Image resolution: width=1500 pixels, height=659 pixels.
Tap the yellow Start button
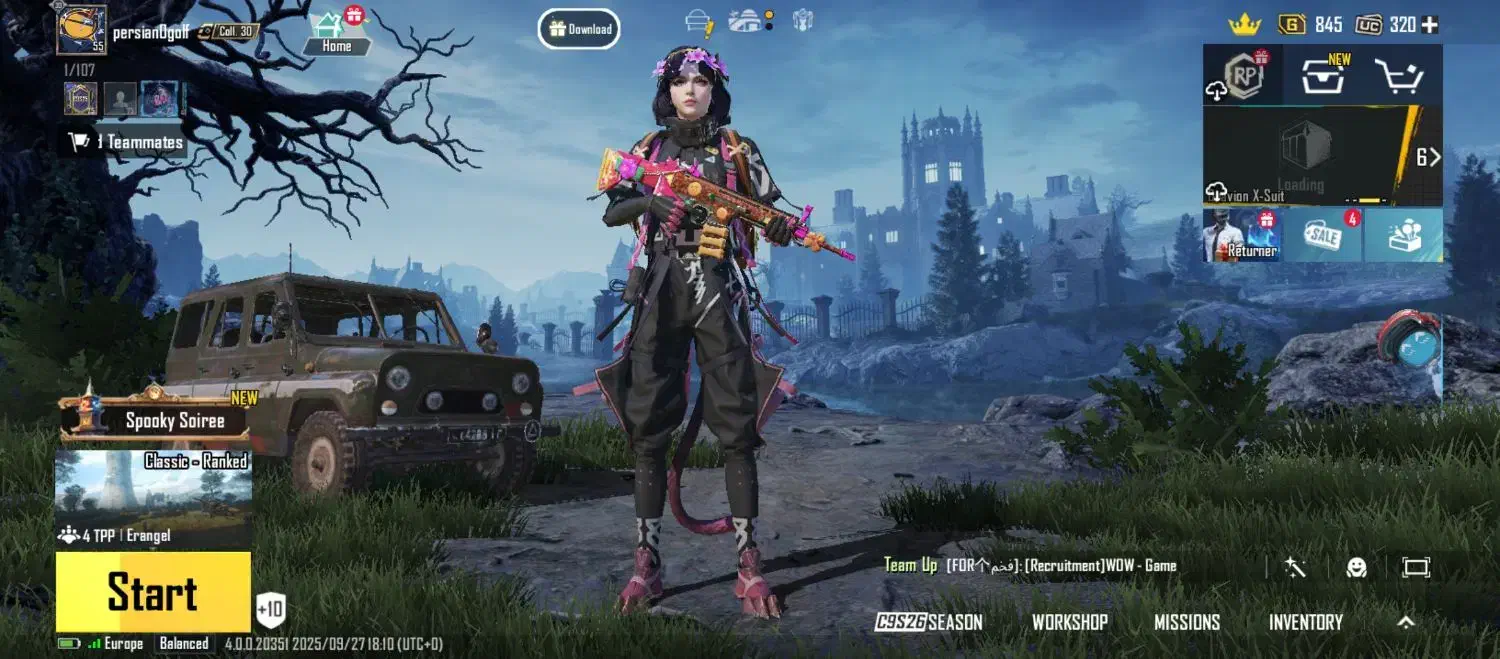pyautogui.click(x=153, y=592)
